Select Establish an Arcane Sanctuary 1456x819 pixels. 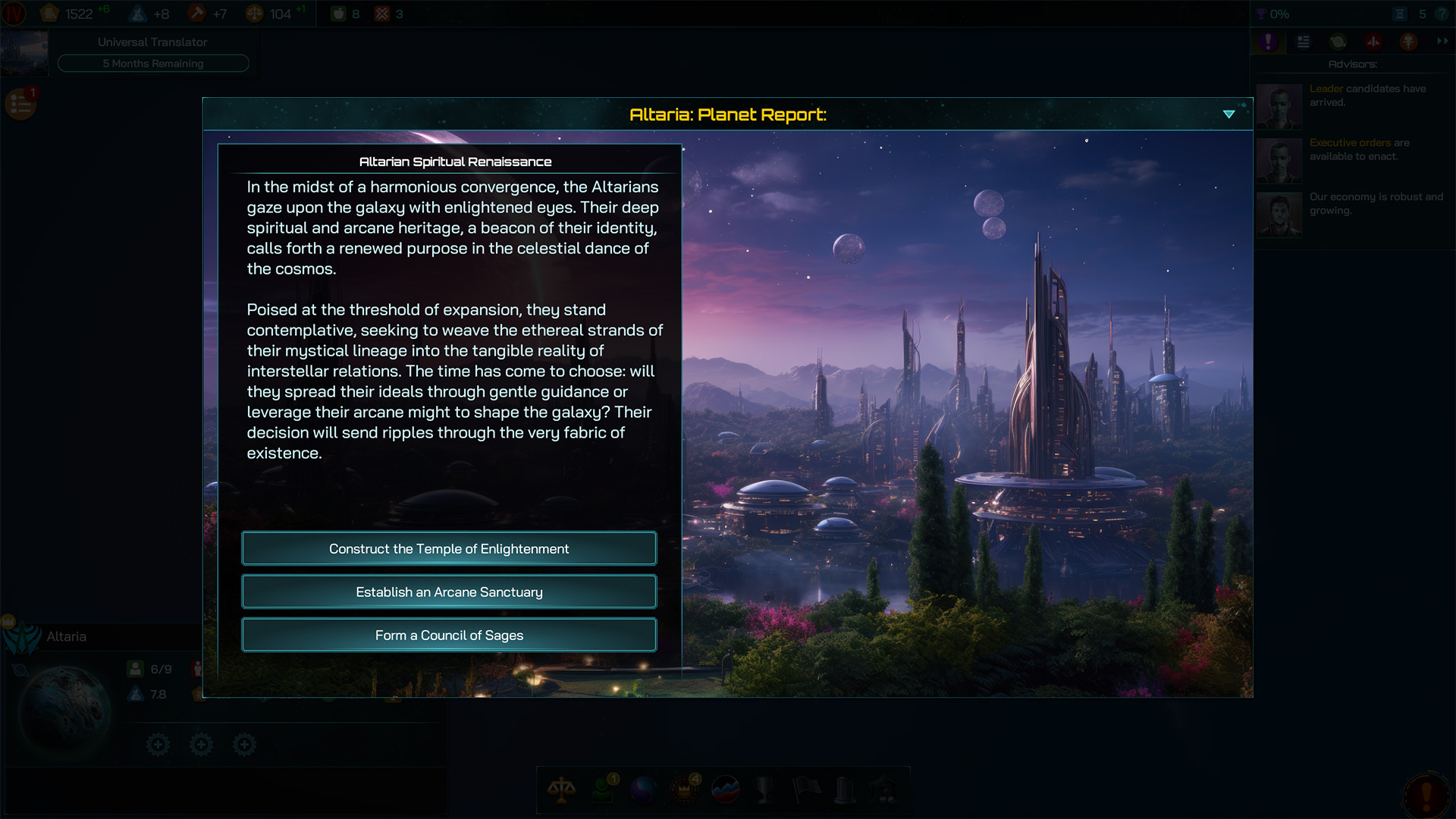449,591
